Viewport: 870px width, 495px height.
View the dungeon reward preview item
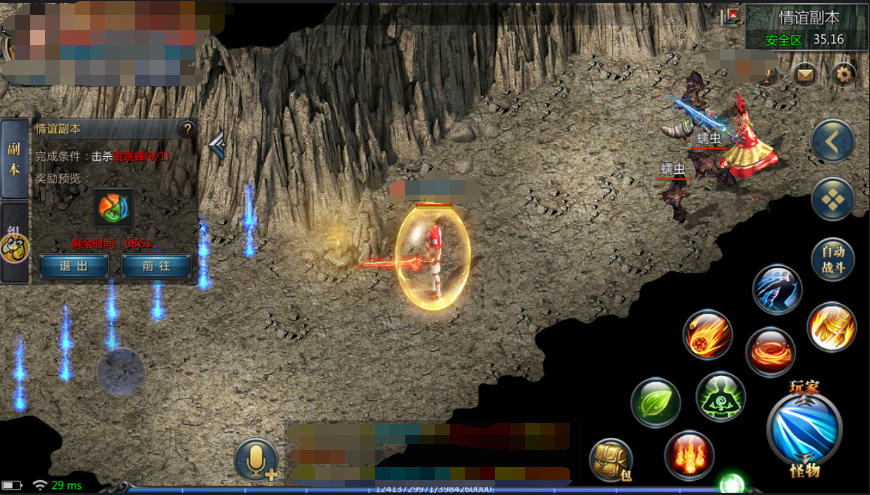(113, 207)
